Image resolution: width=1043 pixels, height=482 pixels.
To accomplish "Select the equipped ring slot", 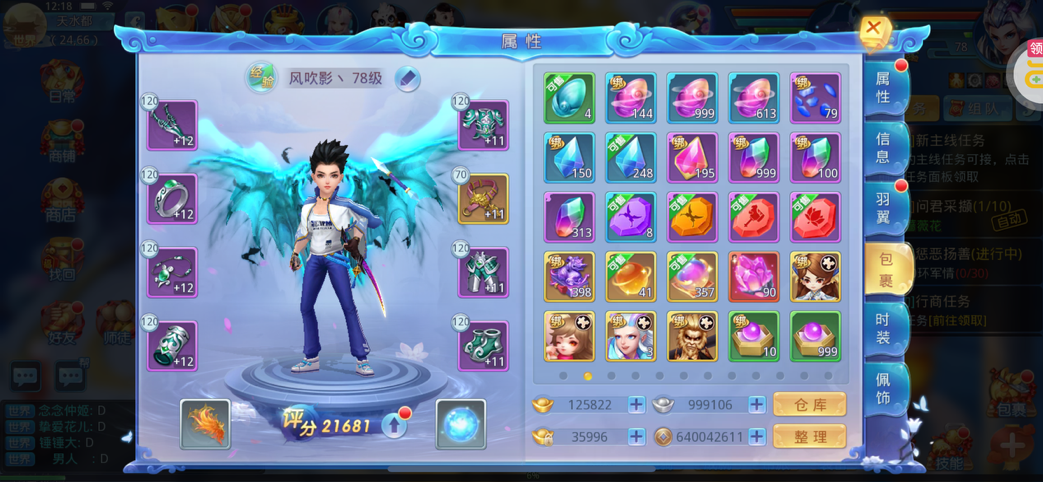I will tap(172, 199).
